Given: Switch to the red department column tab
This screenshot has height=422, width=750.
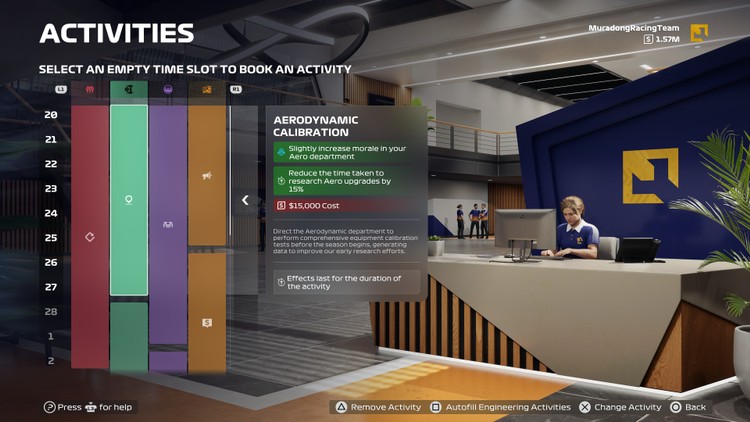Looking at the screenshot, I should [90, 89].
